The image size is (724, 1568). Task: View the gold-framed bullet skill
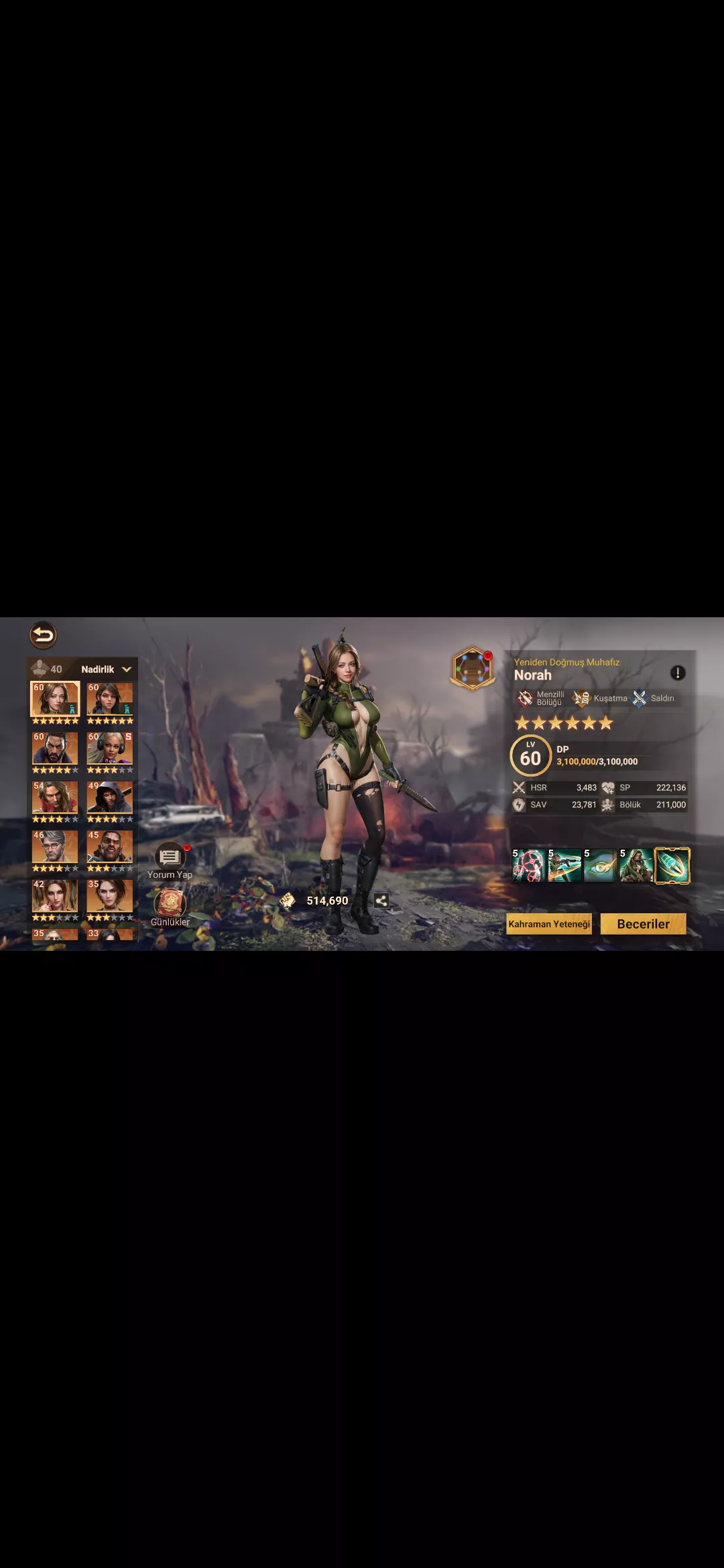(x=672, y=865)
